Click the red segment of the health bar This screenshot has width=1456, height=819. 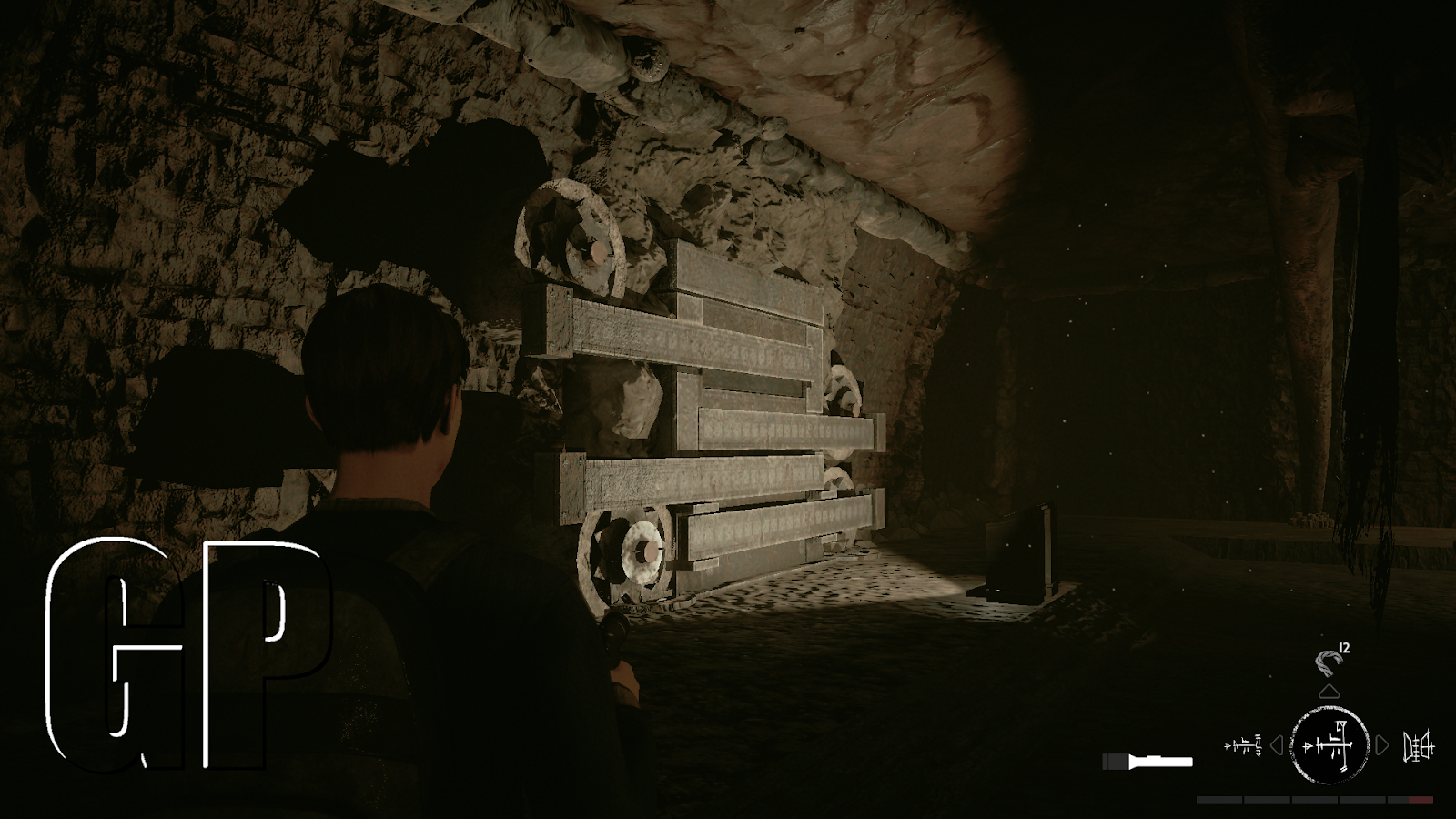[1421, 799]
